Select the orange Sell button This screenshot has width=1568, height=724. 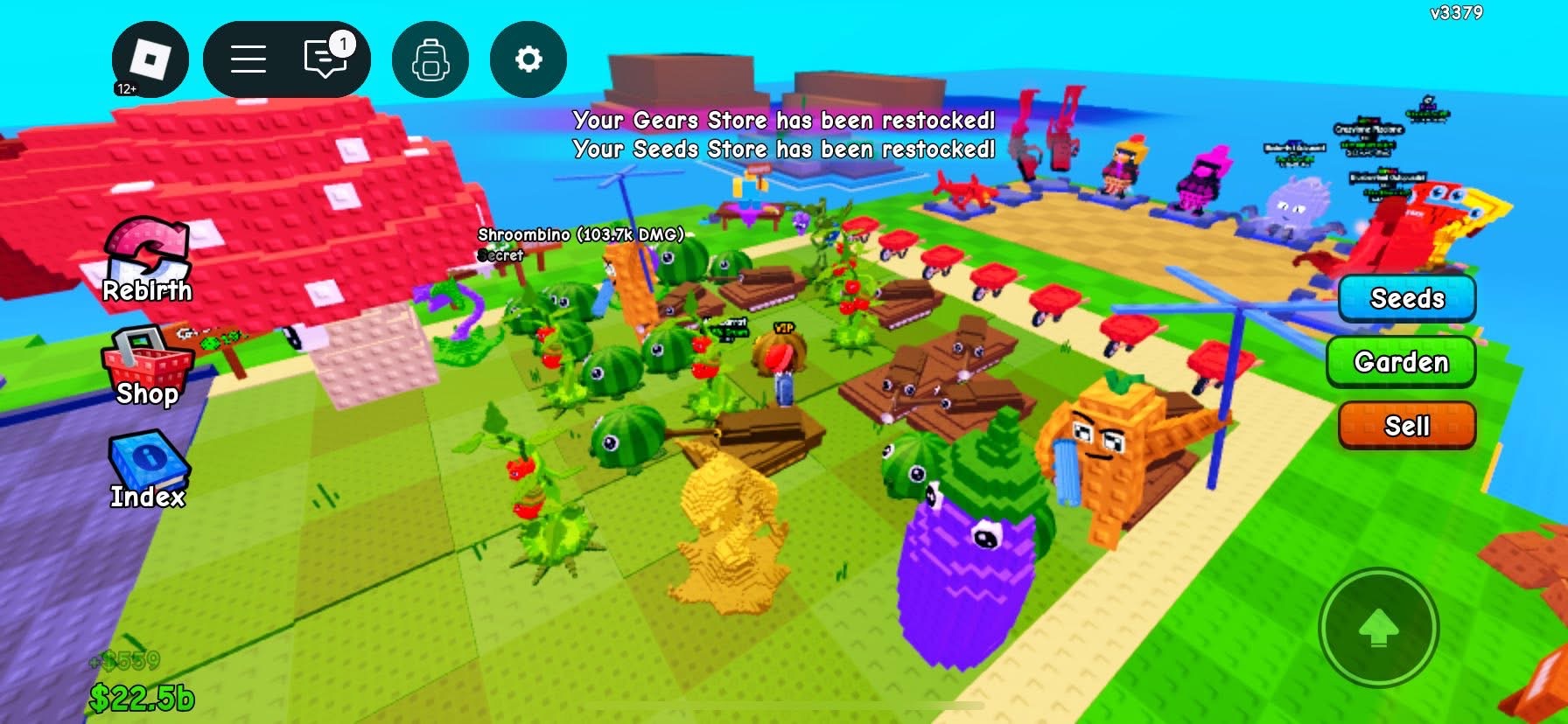(1406, 426)
